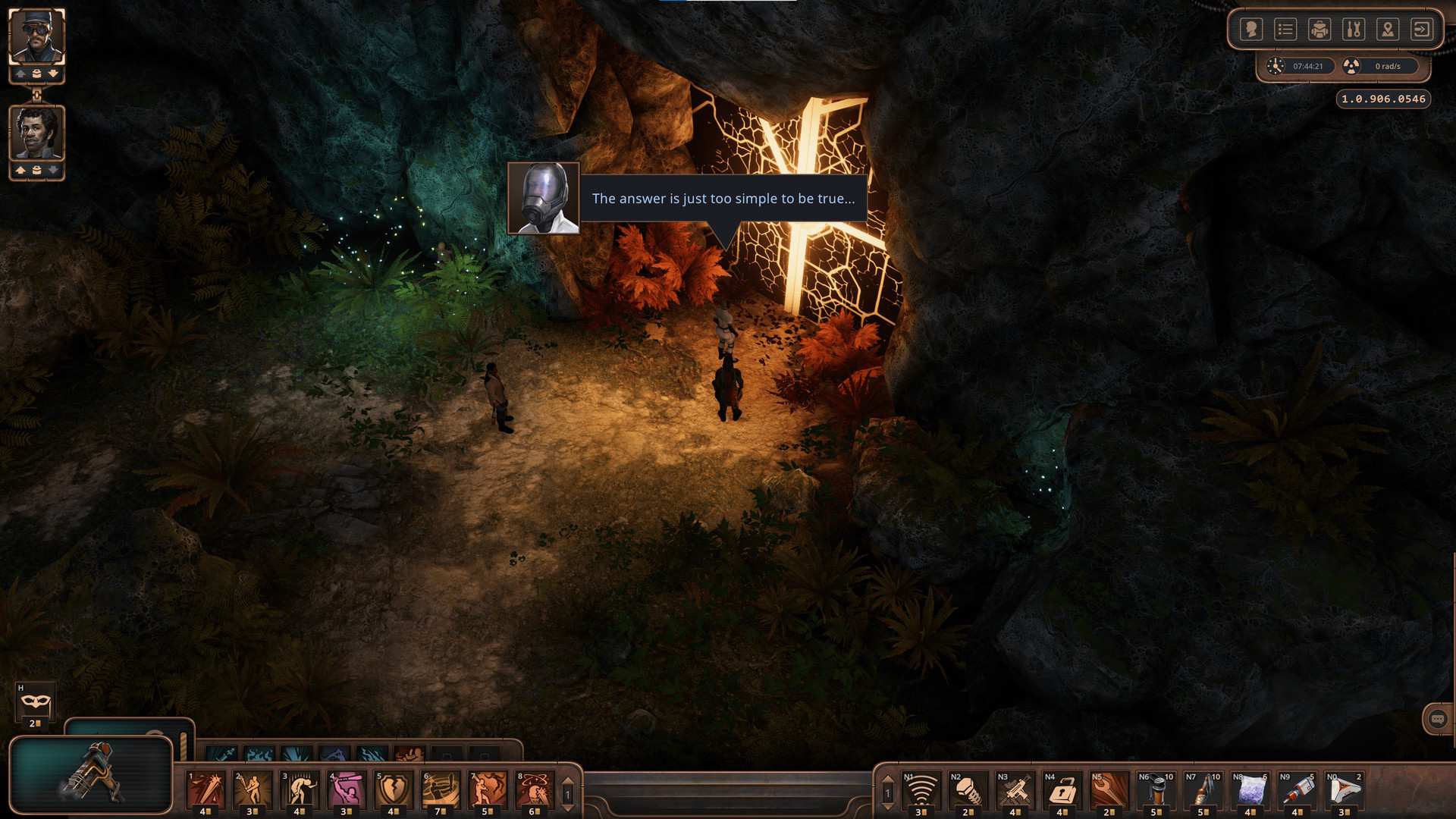Open the crafting tools icon

(x=1353, y=29)
